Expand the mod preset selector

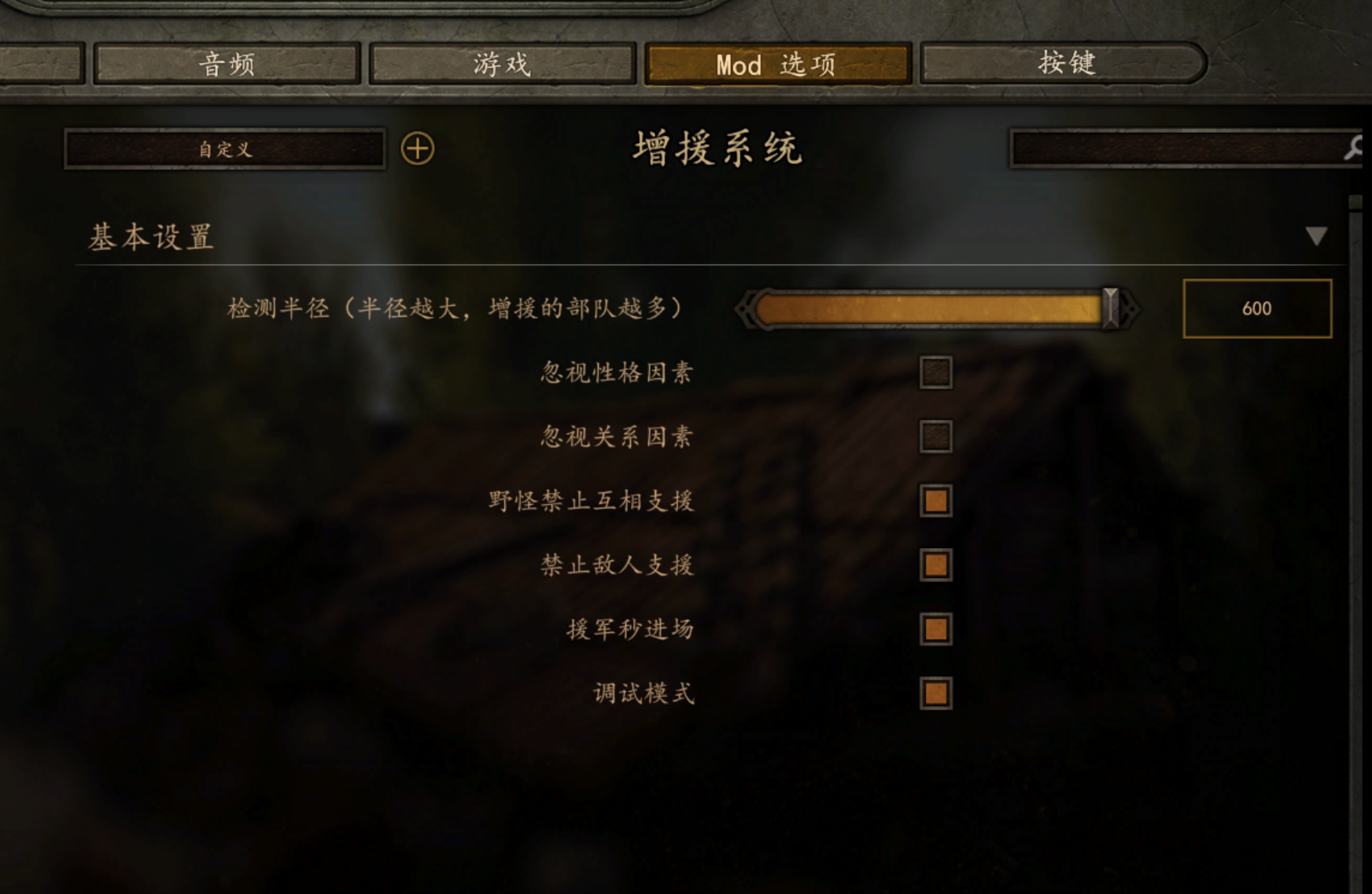point(223,150)
